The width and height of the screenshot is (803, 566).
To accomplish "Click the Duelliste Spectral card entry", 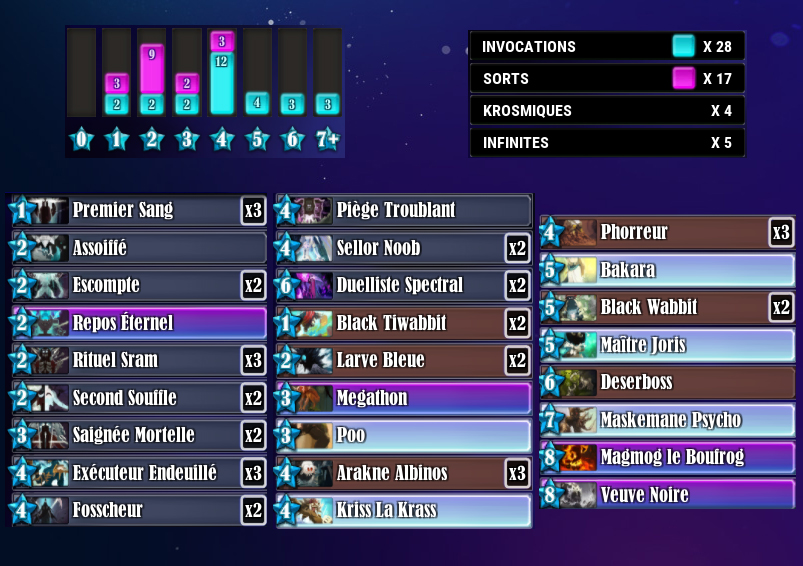I will point(404,285).
